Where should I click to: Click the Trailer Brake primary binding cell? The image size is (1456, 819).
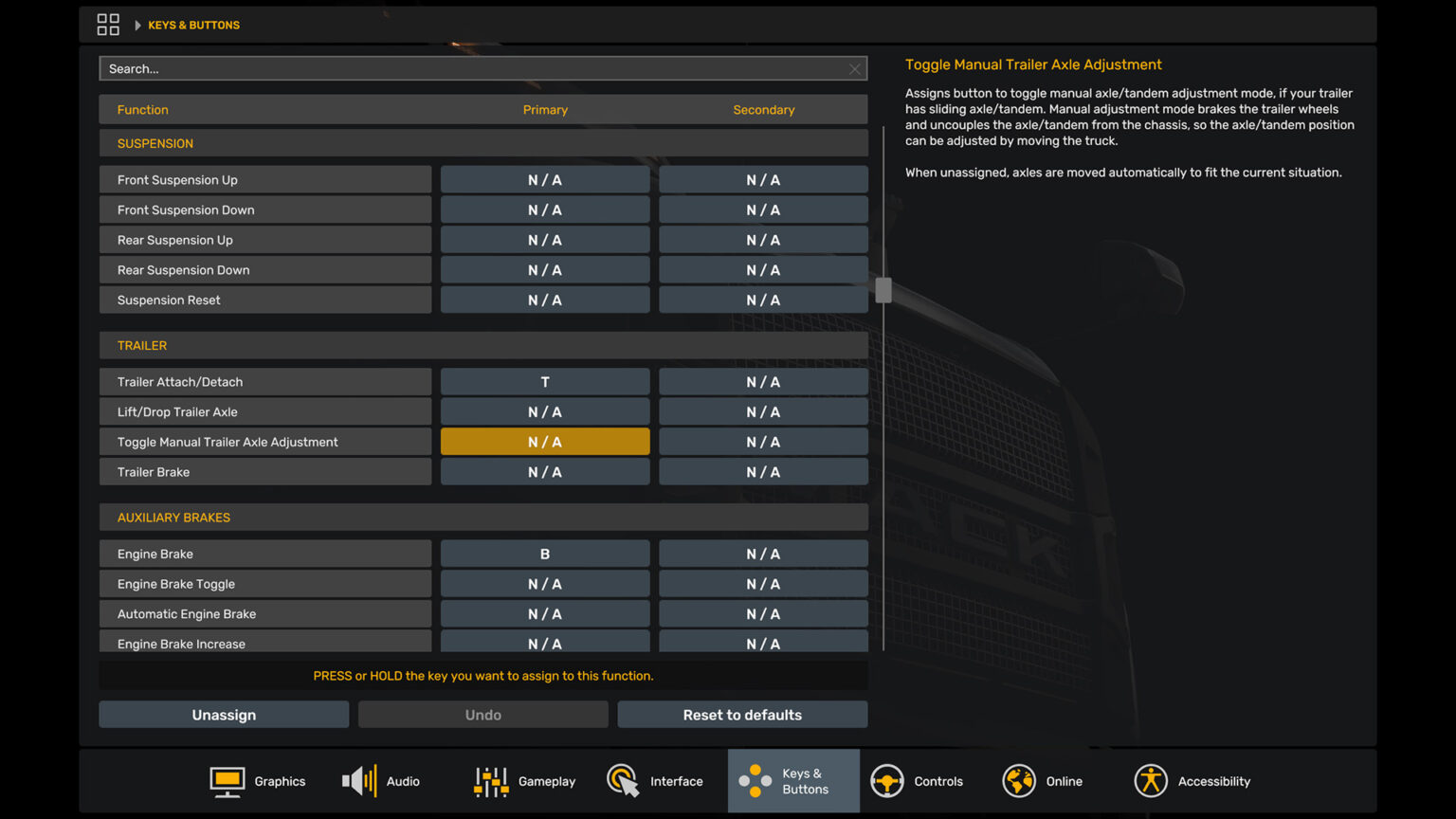544,471
